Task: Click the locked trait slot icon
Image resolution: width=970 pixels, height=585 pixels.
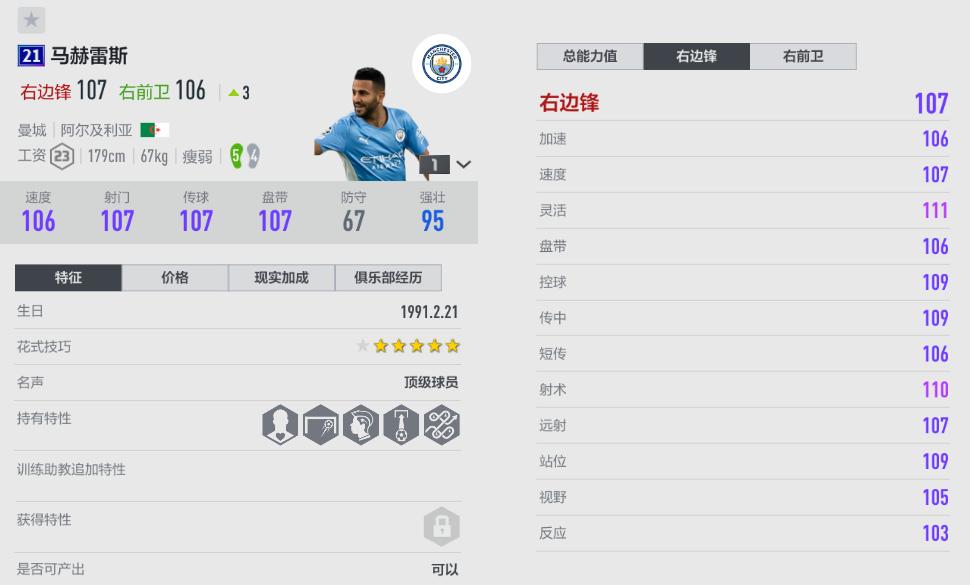Action: [441, 526]
